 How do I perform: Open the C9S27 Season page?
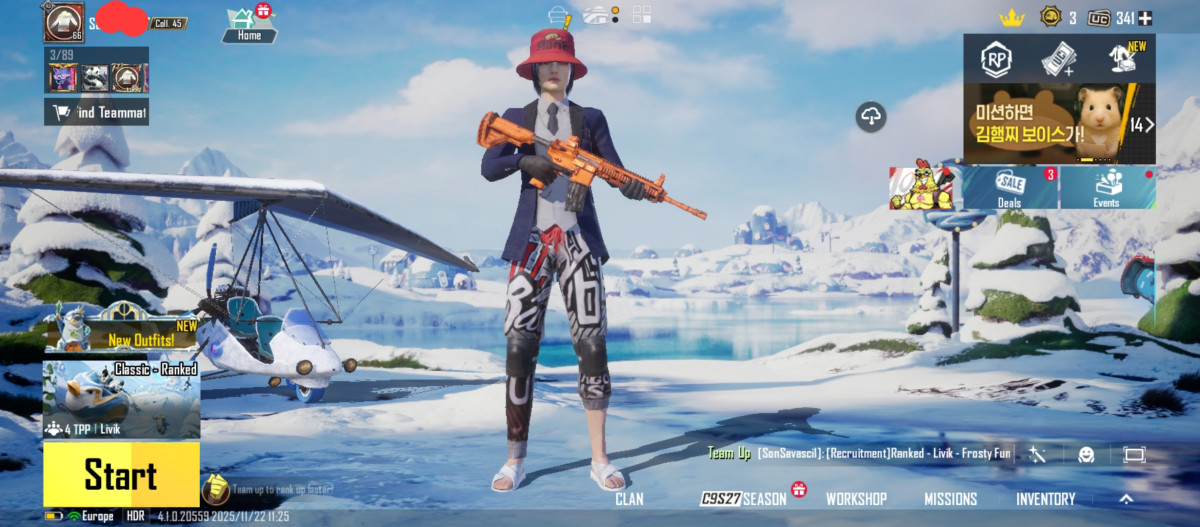tap(744, 499)
